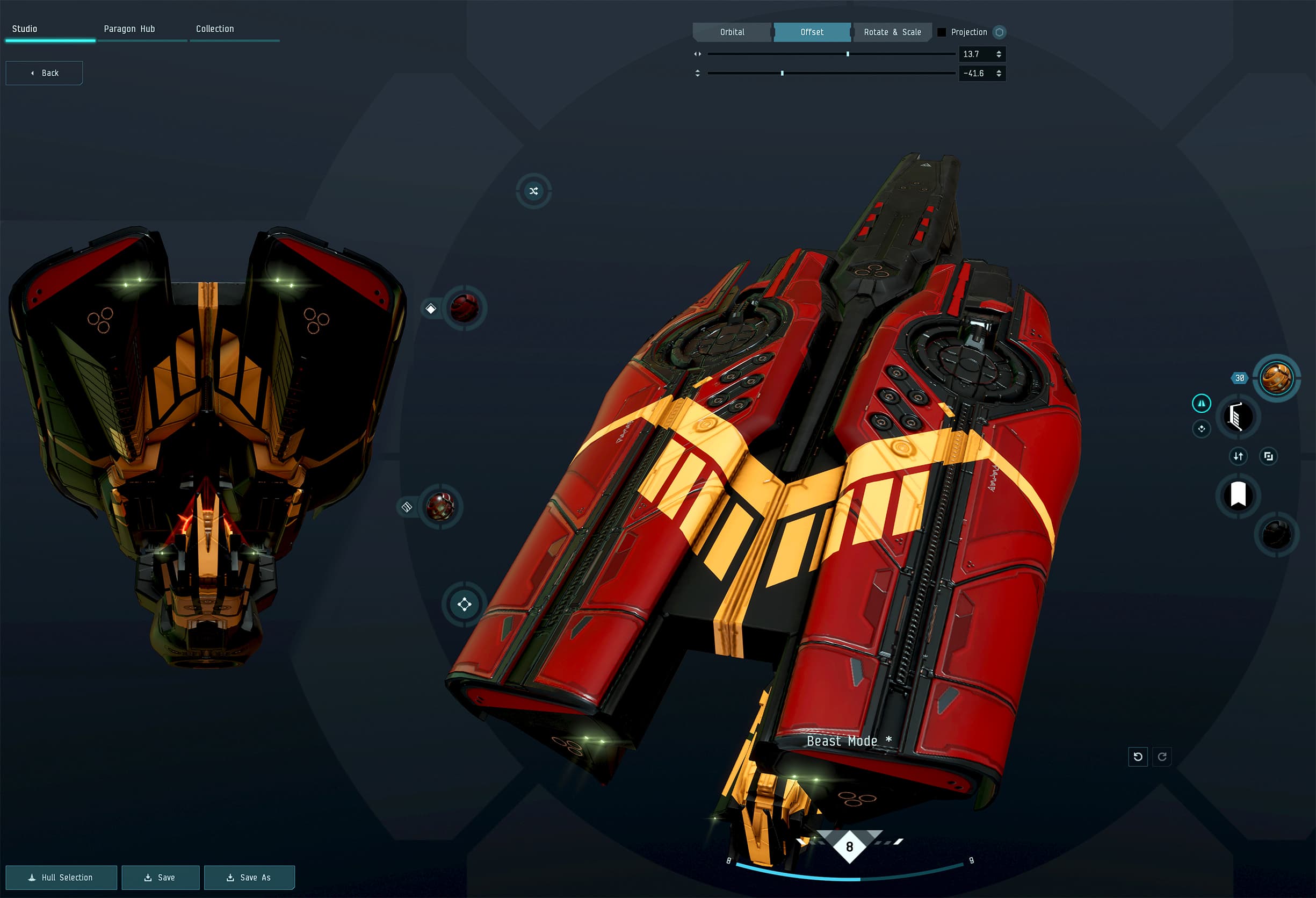Select the Studio tab
This screenshot has width=1316, height=898.
pos(25,29)
